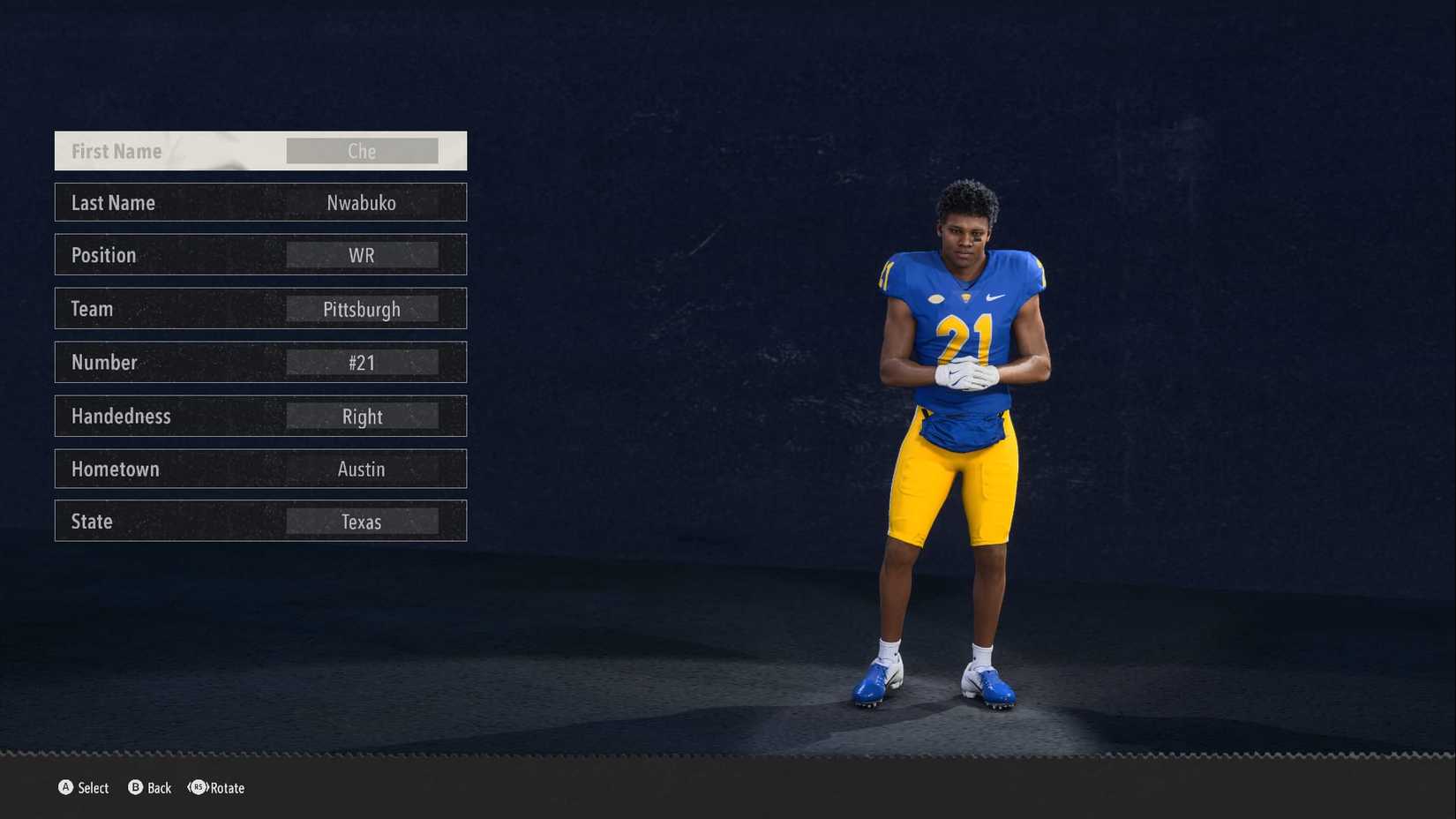
Task: Click the Handedness row label
Action: [120, 416]
